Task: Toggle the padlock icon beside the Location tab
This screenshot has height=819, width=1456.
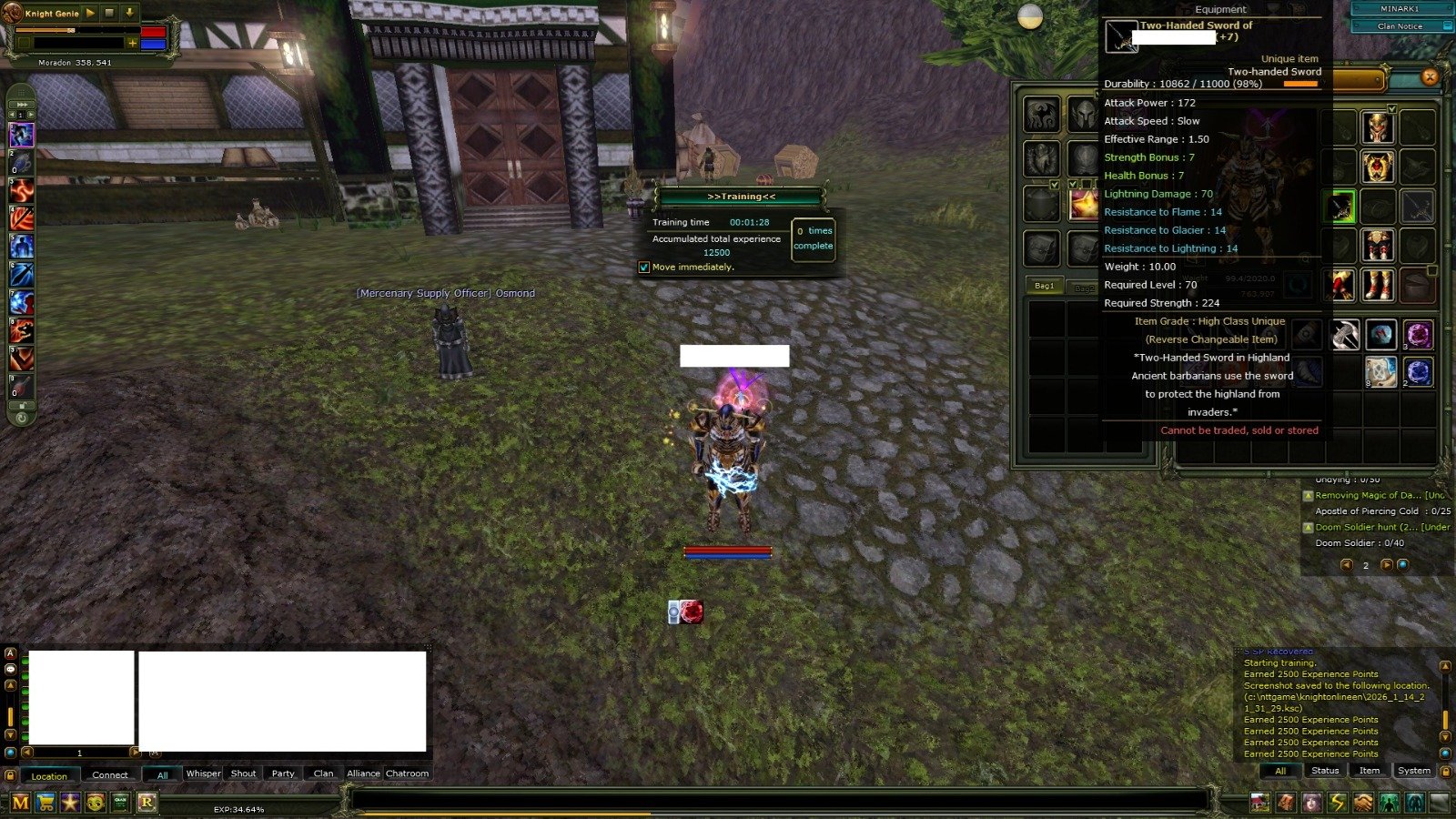Action: point(11,774)
